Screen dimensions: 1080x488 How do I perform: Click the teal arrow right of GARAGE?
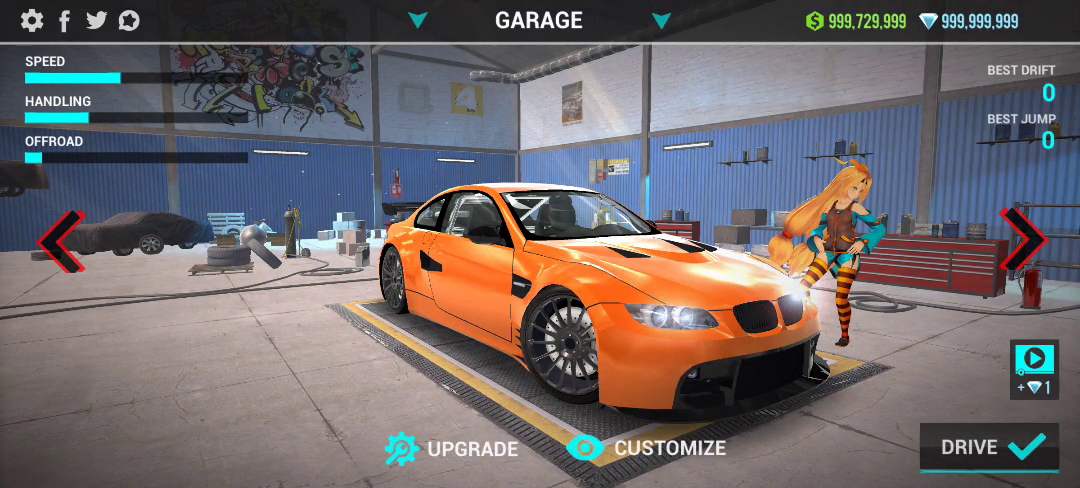click(x=660, y=20)
